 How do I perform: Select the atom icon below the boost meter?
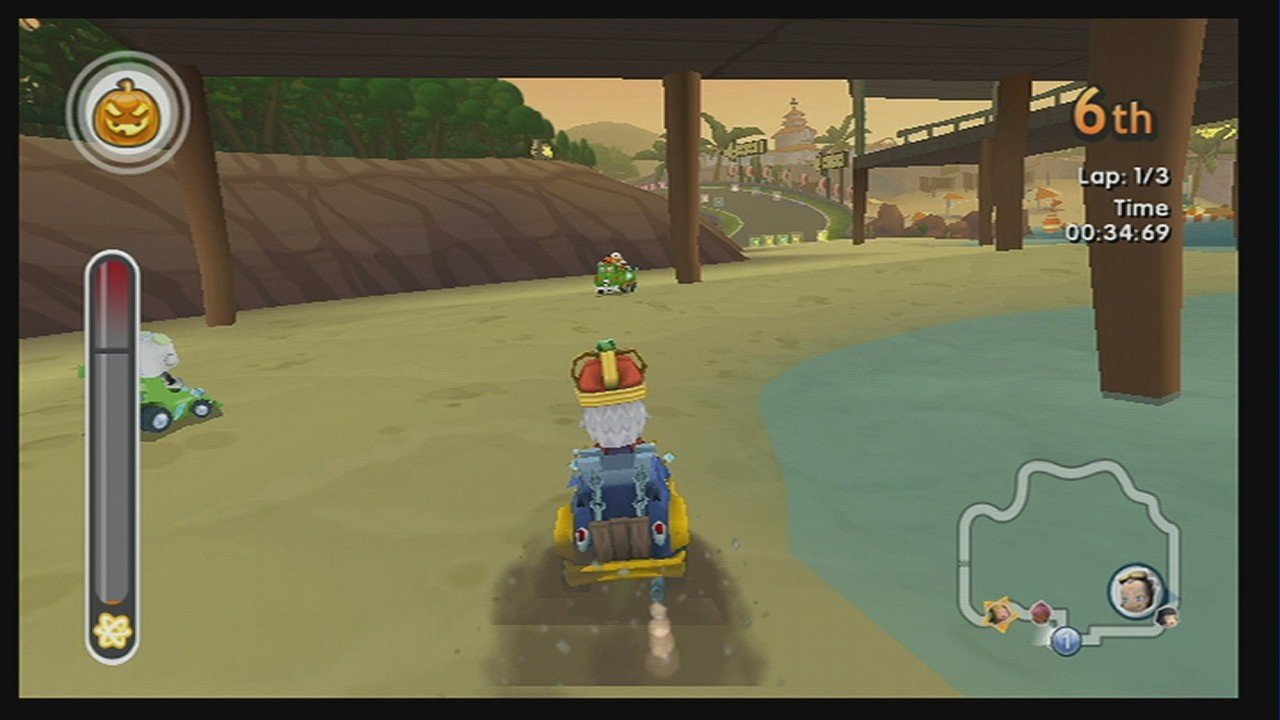(113, 632)
